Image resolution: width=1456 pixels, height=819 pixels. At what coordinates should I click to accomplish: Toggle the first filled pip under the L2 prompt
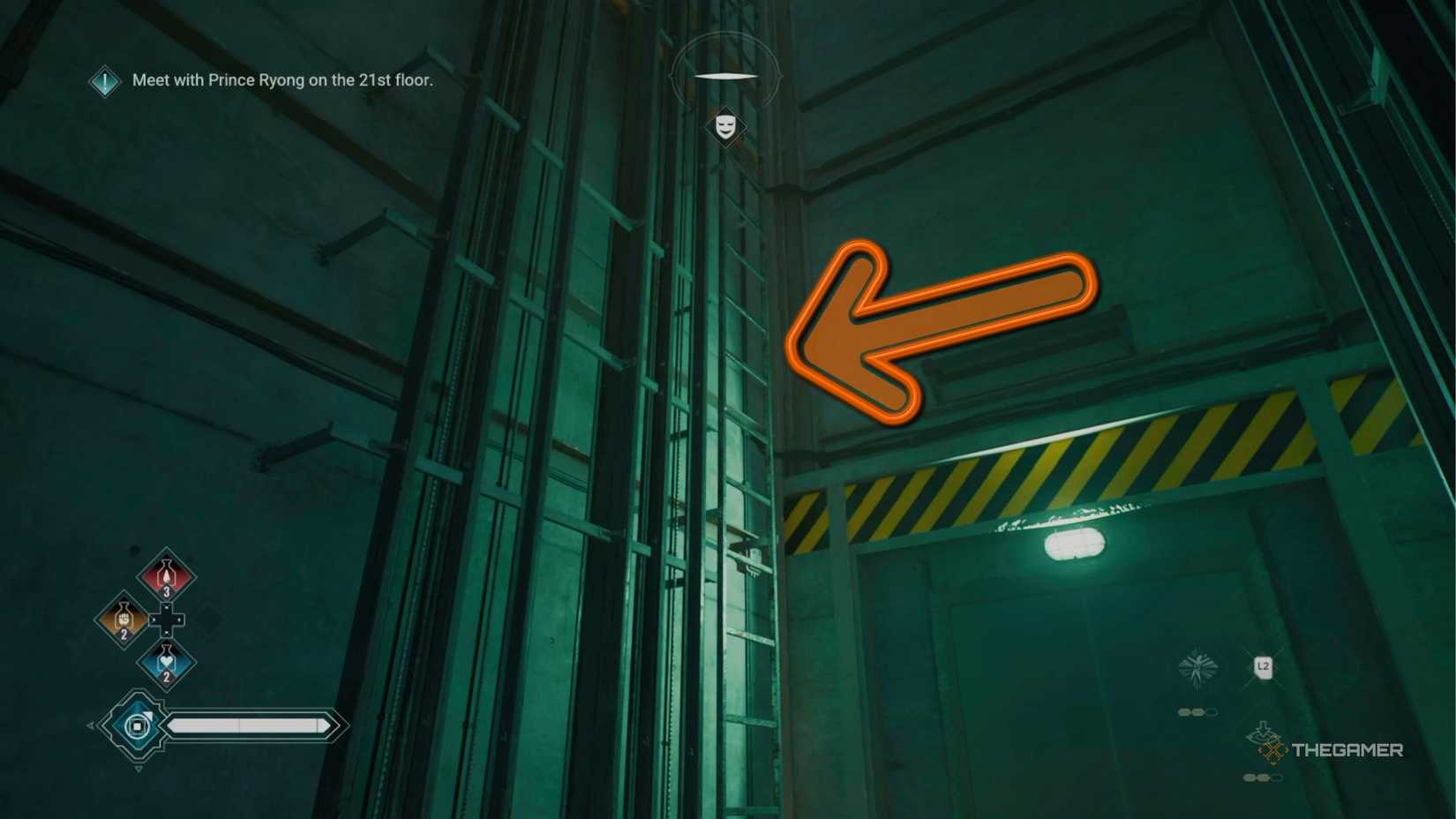pos(1249,778)
